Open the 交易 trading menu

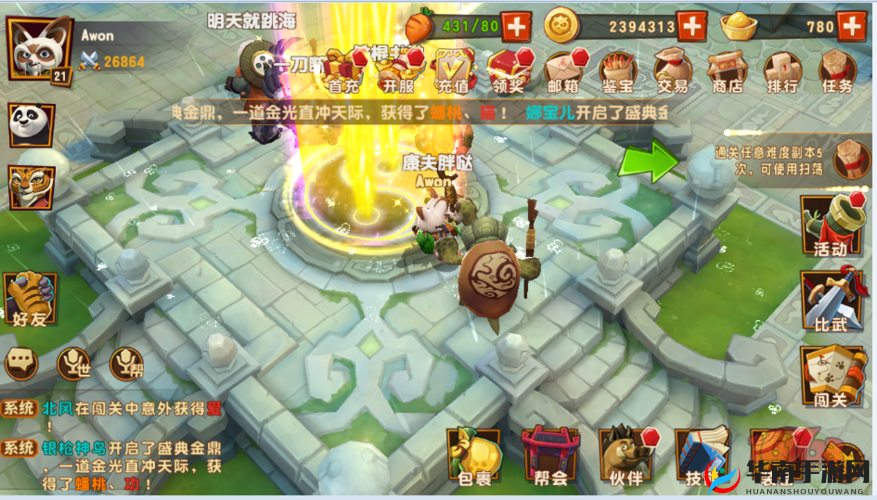click(x=672, y=71)
